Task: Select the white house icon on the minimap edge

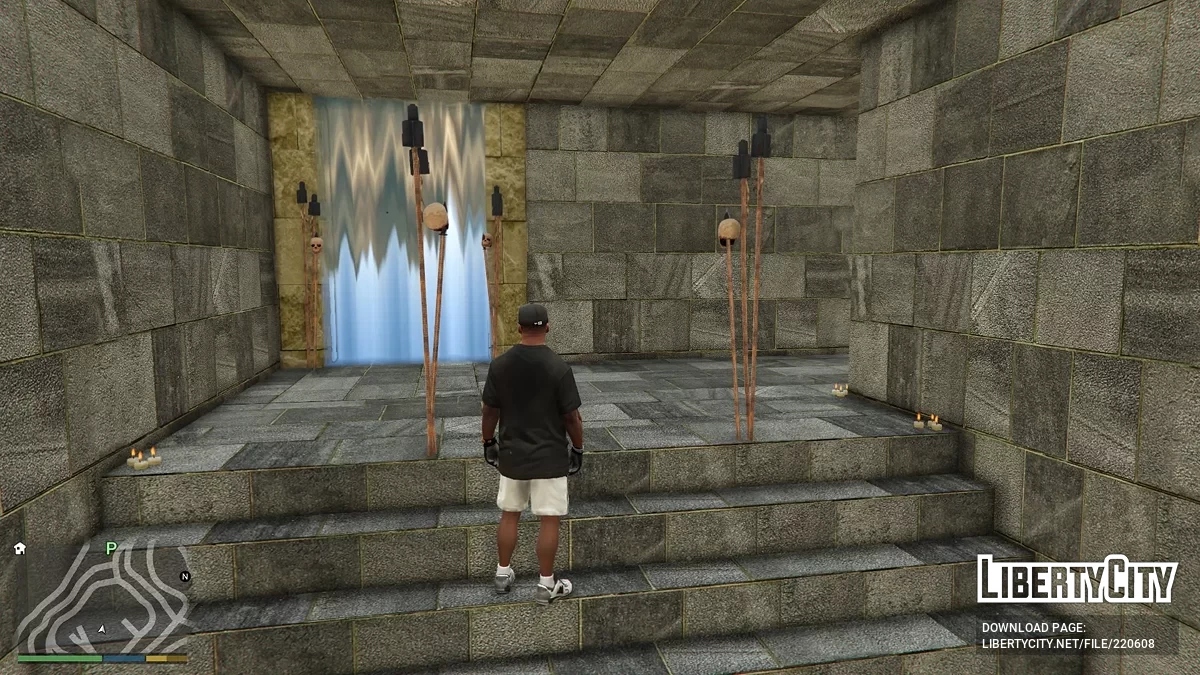Action: [20, 548]
